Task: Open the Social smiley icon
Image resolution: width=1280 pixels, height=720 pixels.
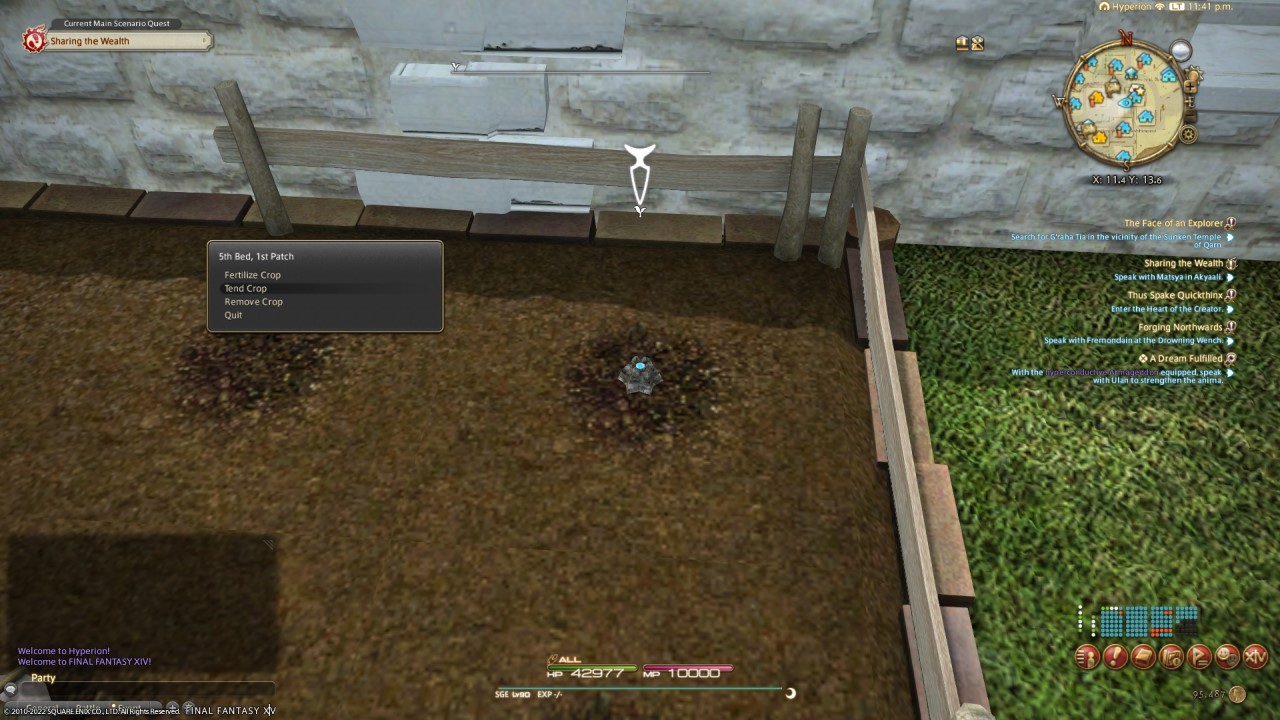Action: pos(1226,657)
